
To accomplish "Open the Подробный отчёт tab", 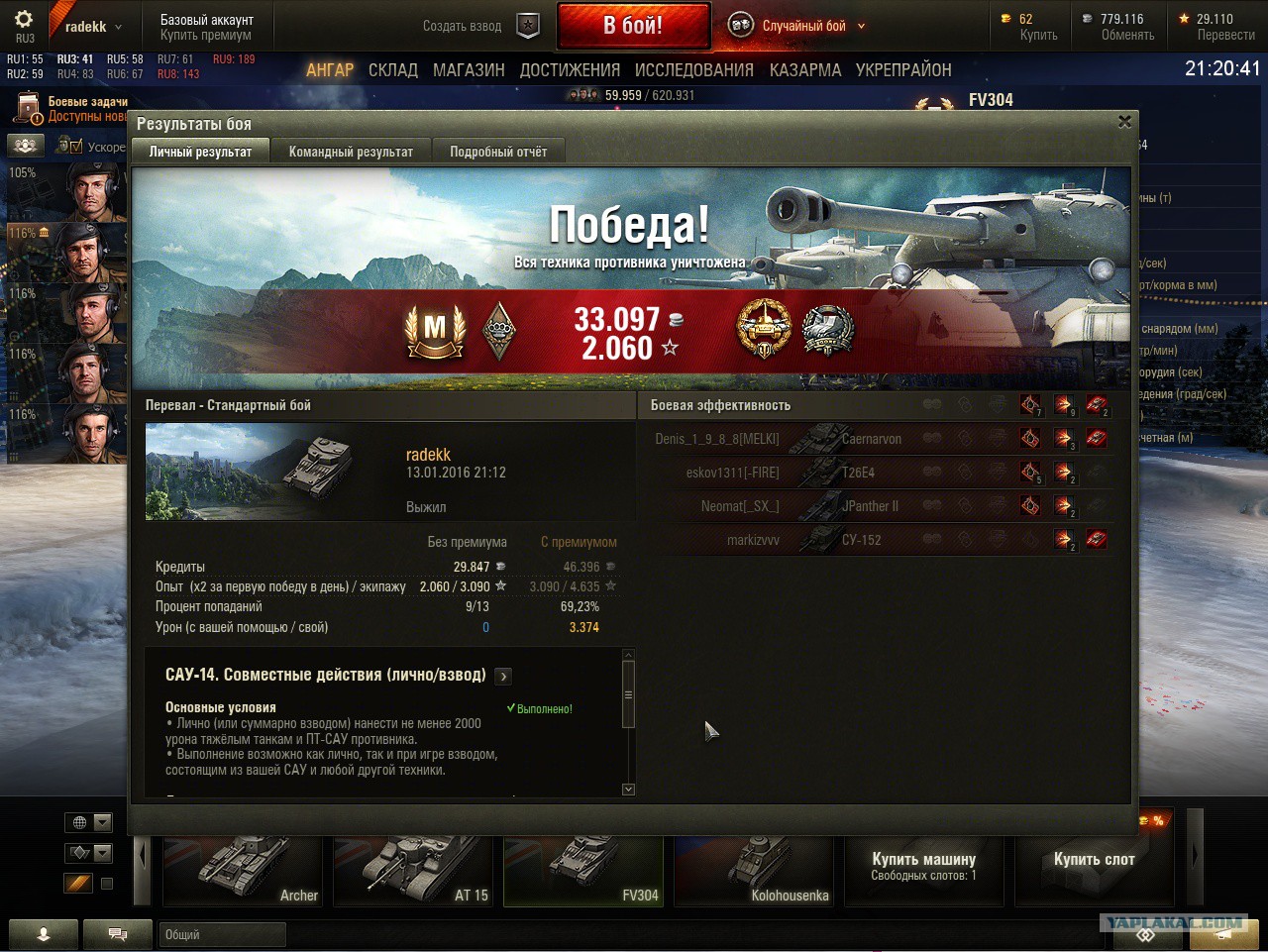I will 498,152.
